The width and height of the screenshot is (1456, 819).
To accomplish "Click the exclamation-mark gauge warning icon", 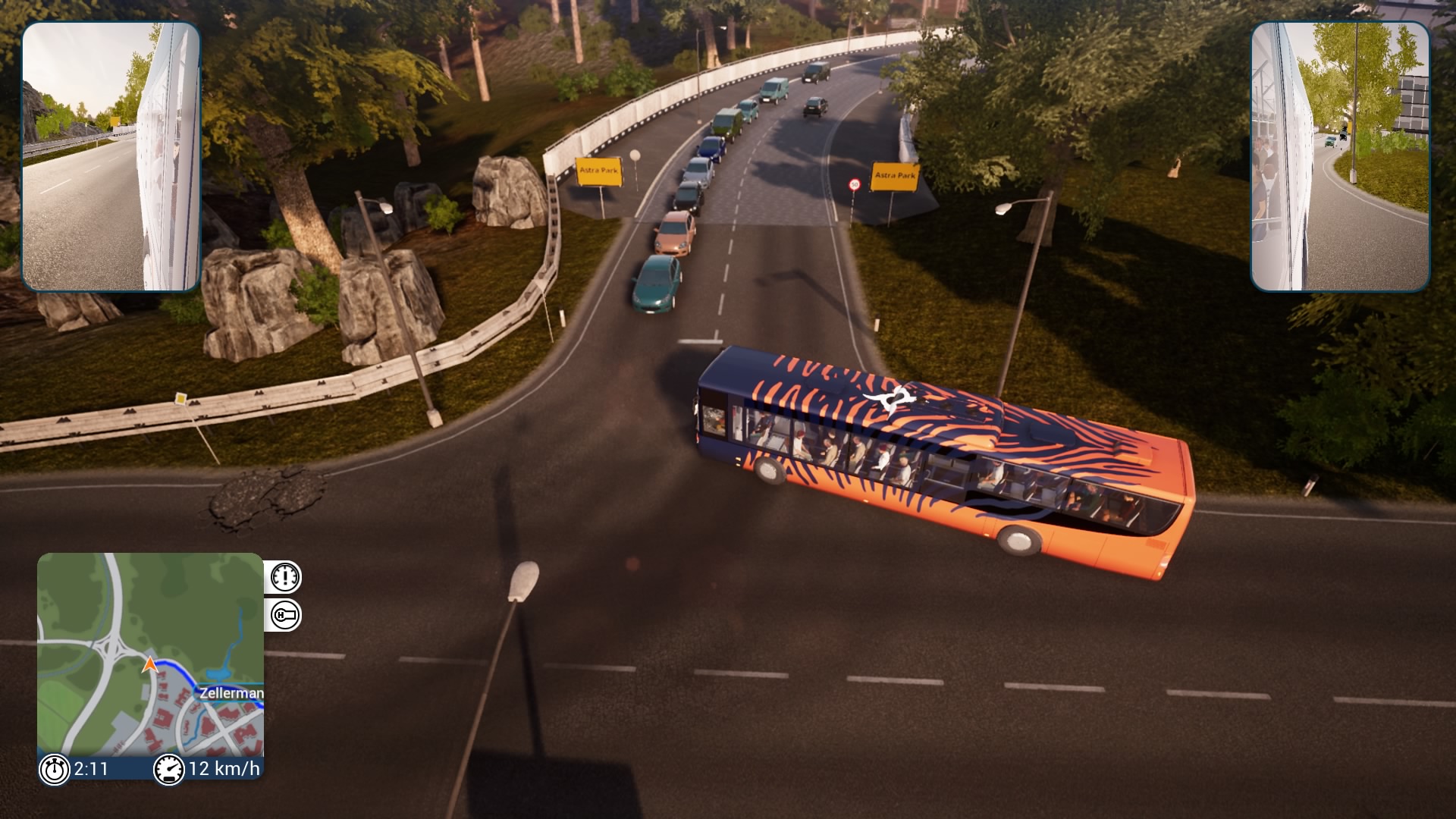I will point(284,577).
